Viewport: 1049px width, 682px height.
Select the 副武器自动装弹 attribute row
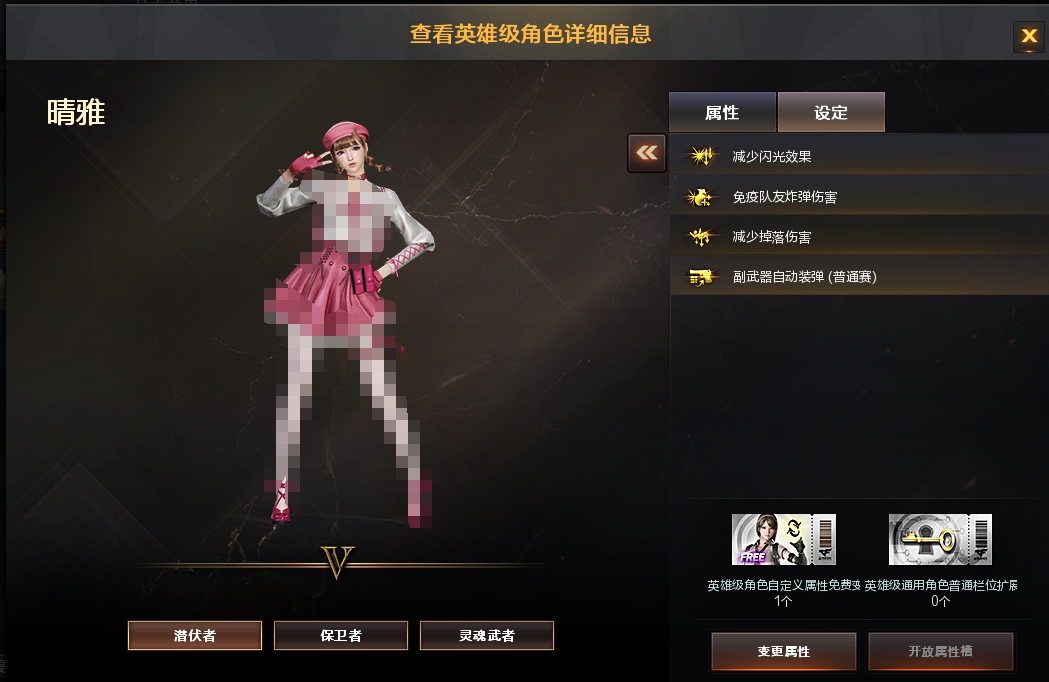tap(857, 277)
